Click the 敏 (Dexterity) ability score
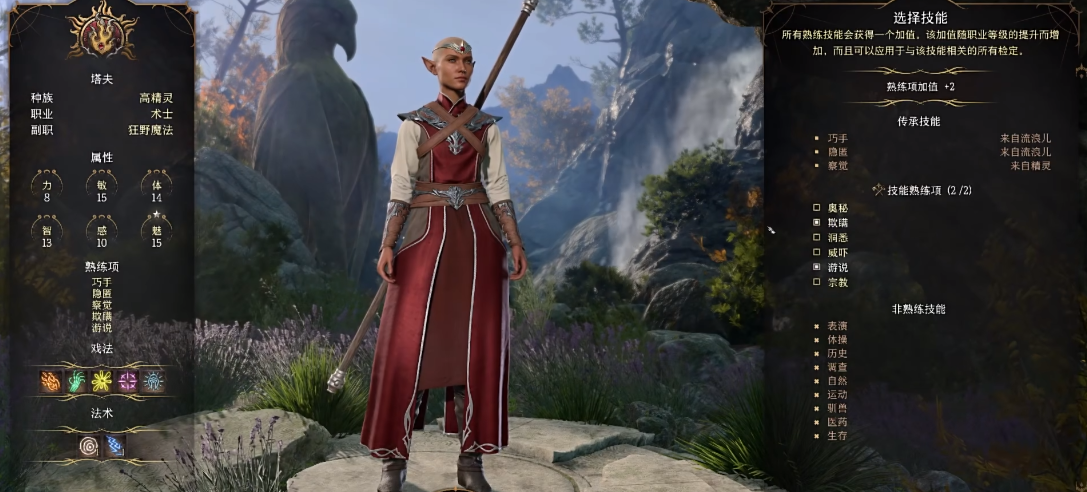The height and width of the screenshot is (492, 1087). click(102, 190)
